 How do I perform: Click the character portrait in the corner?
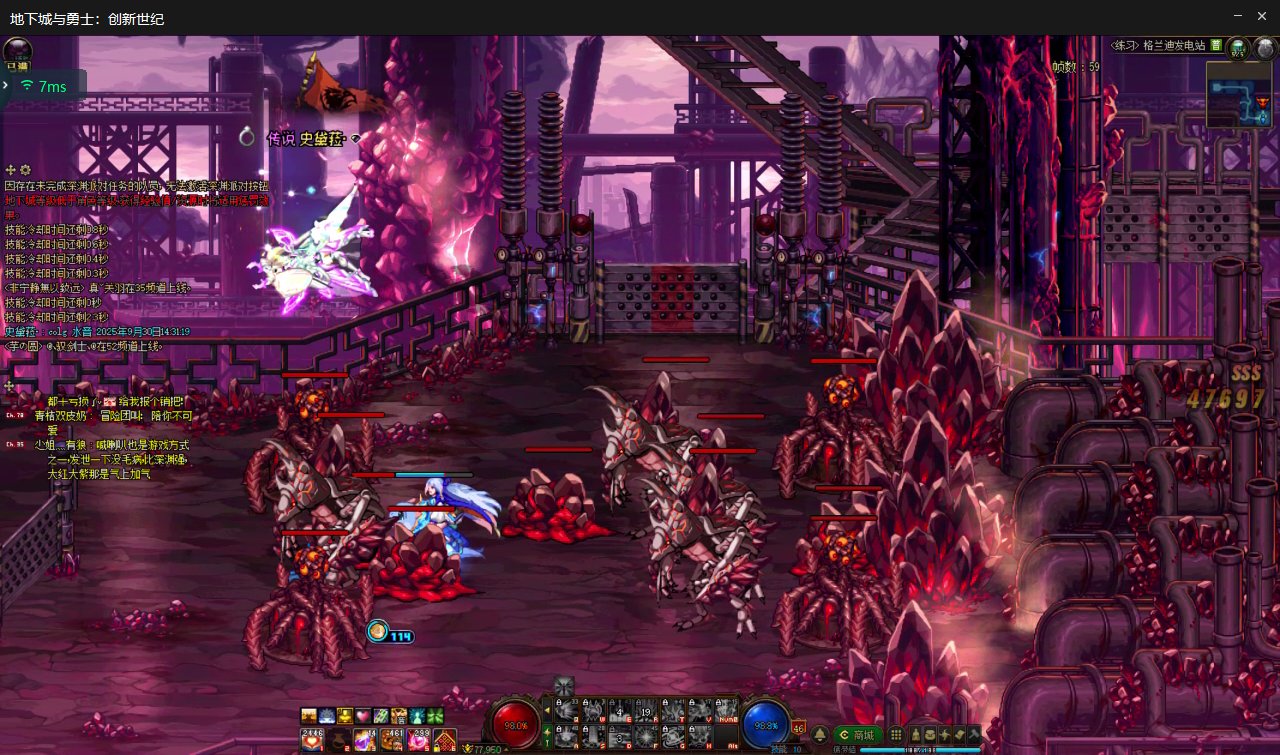pyautogui.click(x=17, y=51)
